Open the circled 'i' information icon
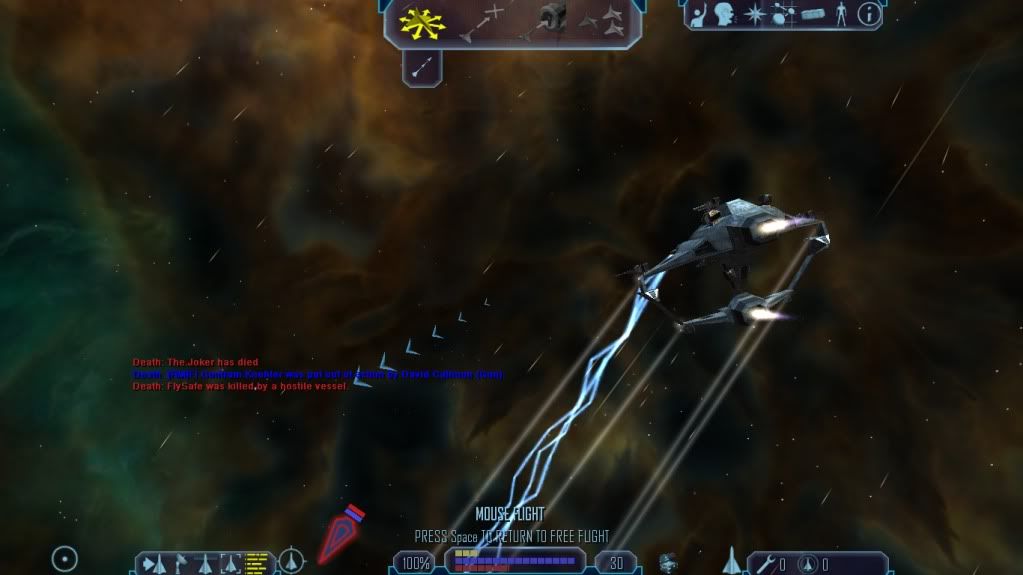Screen dimensions: 1023x575 870,14
